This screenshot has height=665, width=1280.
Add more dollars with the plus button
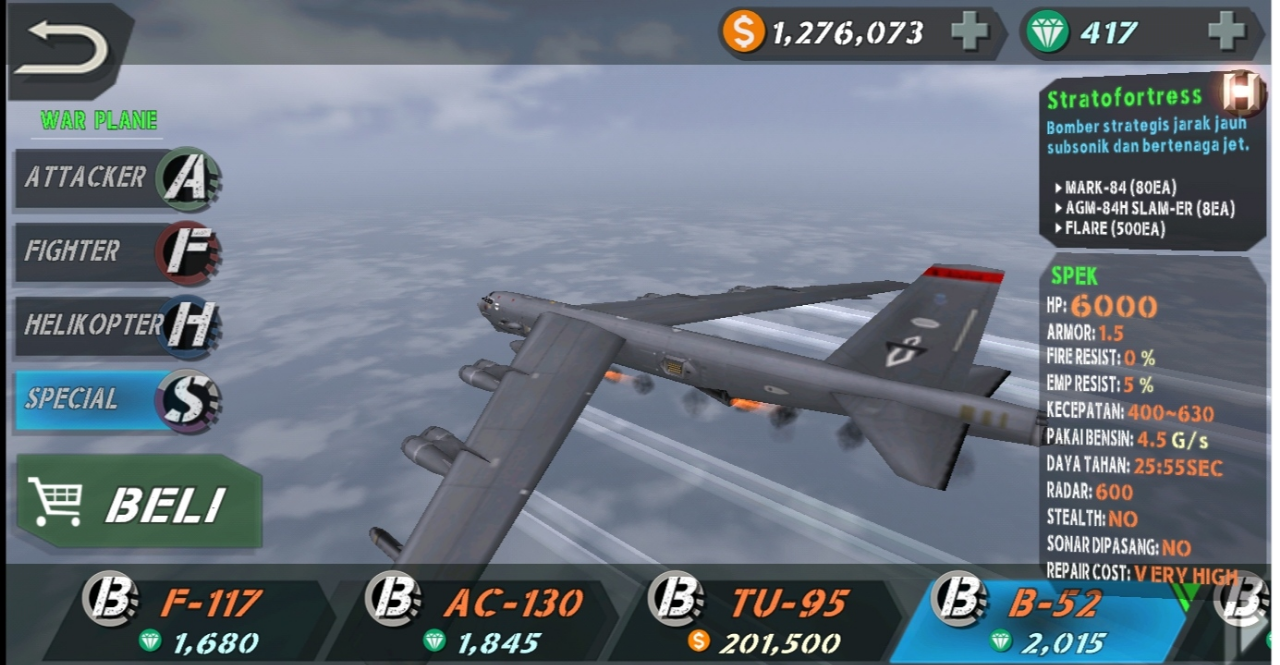pyautogui.click(x=968, y=33)
